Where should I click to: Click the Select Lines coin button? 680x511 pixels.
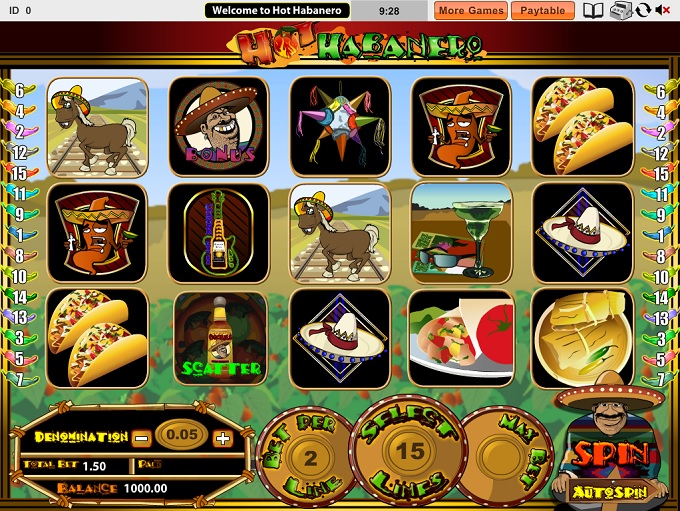409,450
